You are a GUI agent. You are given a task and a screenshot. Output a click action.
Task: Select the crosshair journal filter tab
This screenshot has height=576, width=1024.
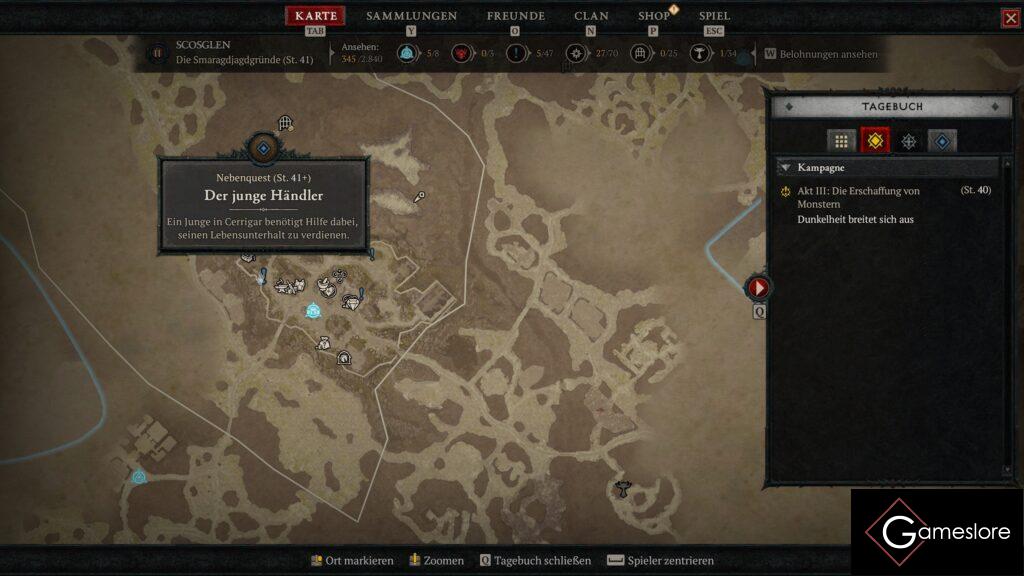pos(908,141)
